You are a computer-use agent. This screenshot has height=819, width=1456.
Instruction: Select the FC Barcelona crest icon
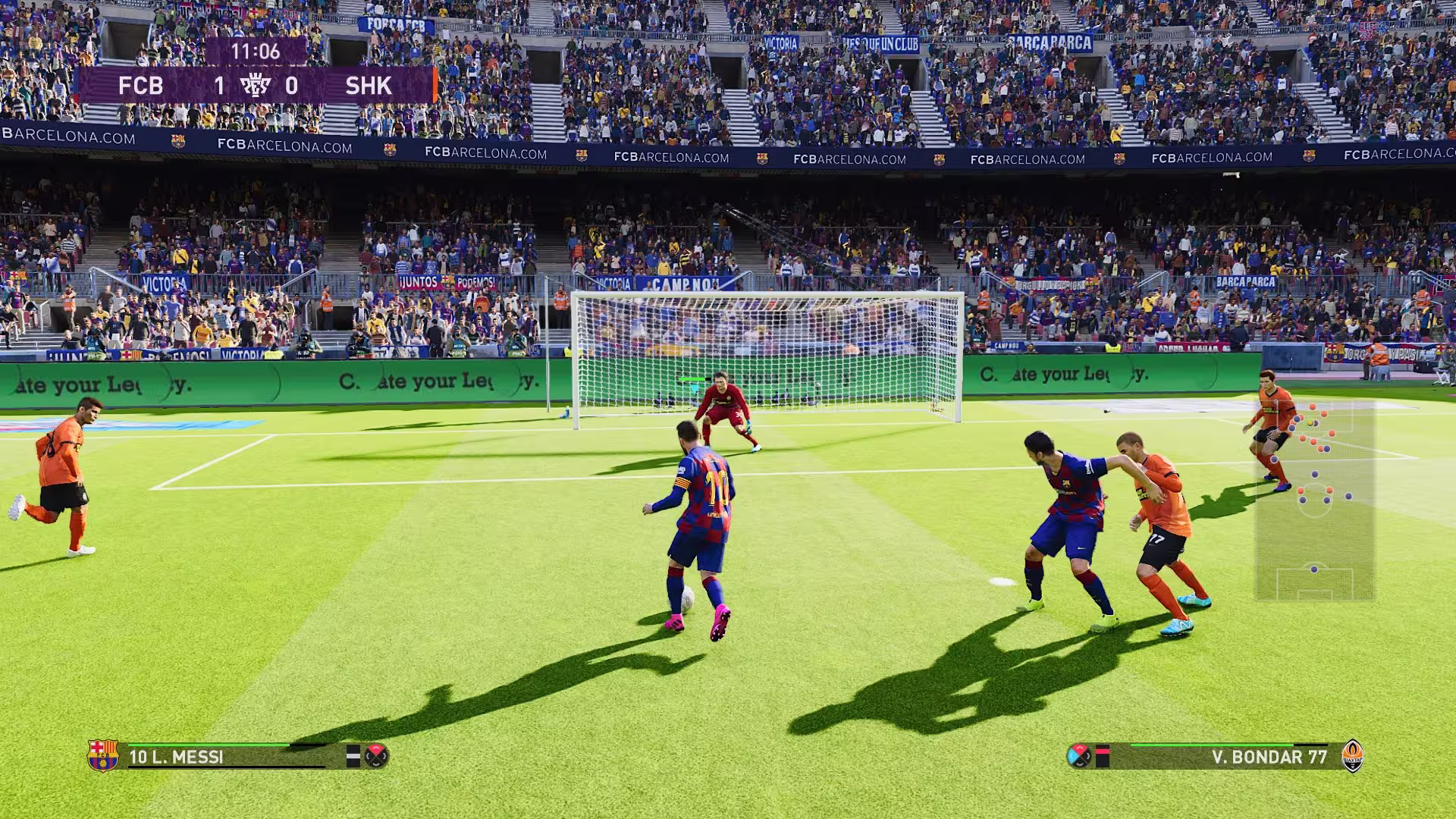coord(103,755)
